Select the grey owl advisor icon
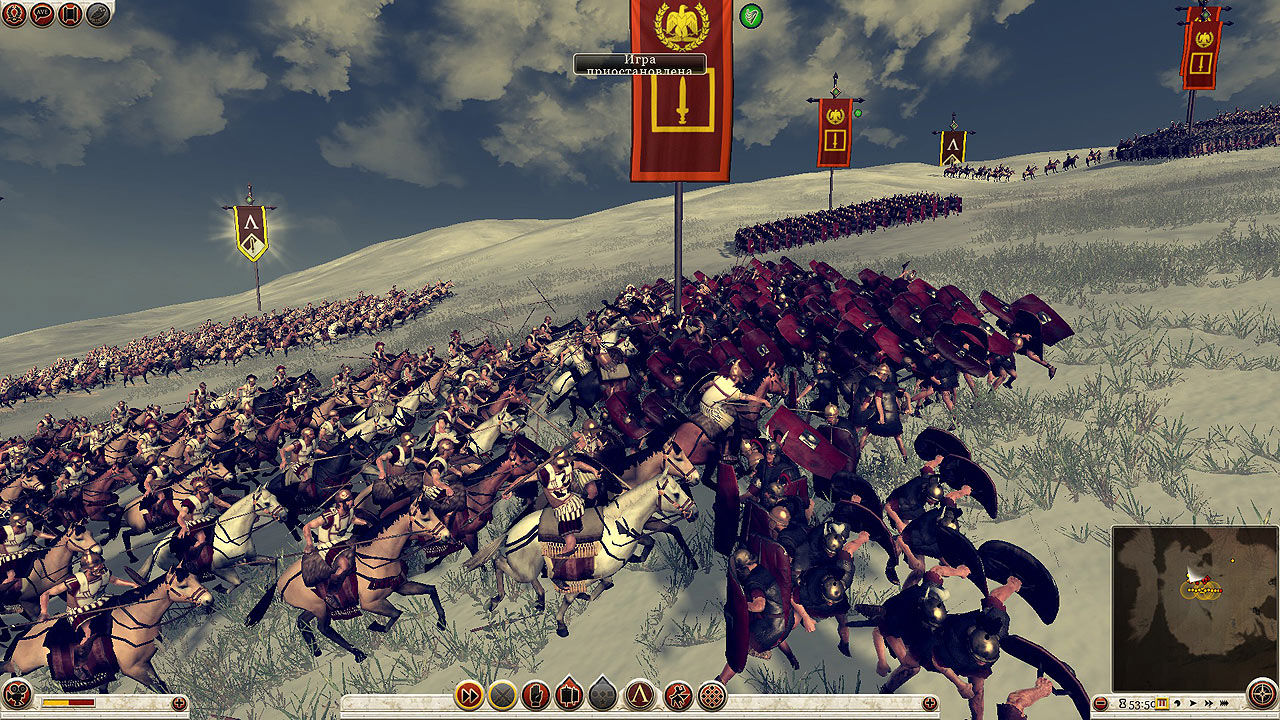The height and width of the screenshot is (720, 1280). (x=98, y=14)
